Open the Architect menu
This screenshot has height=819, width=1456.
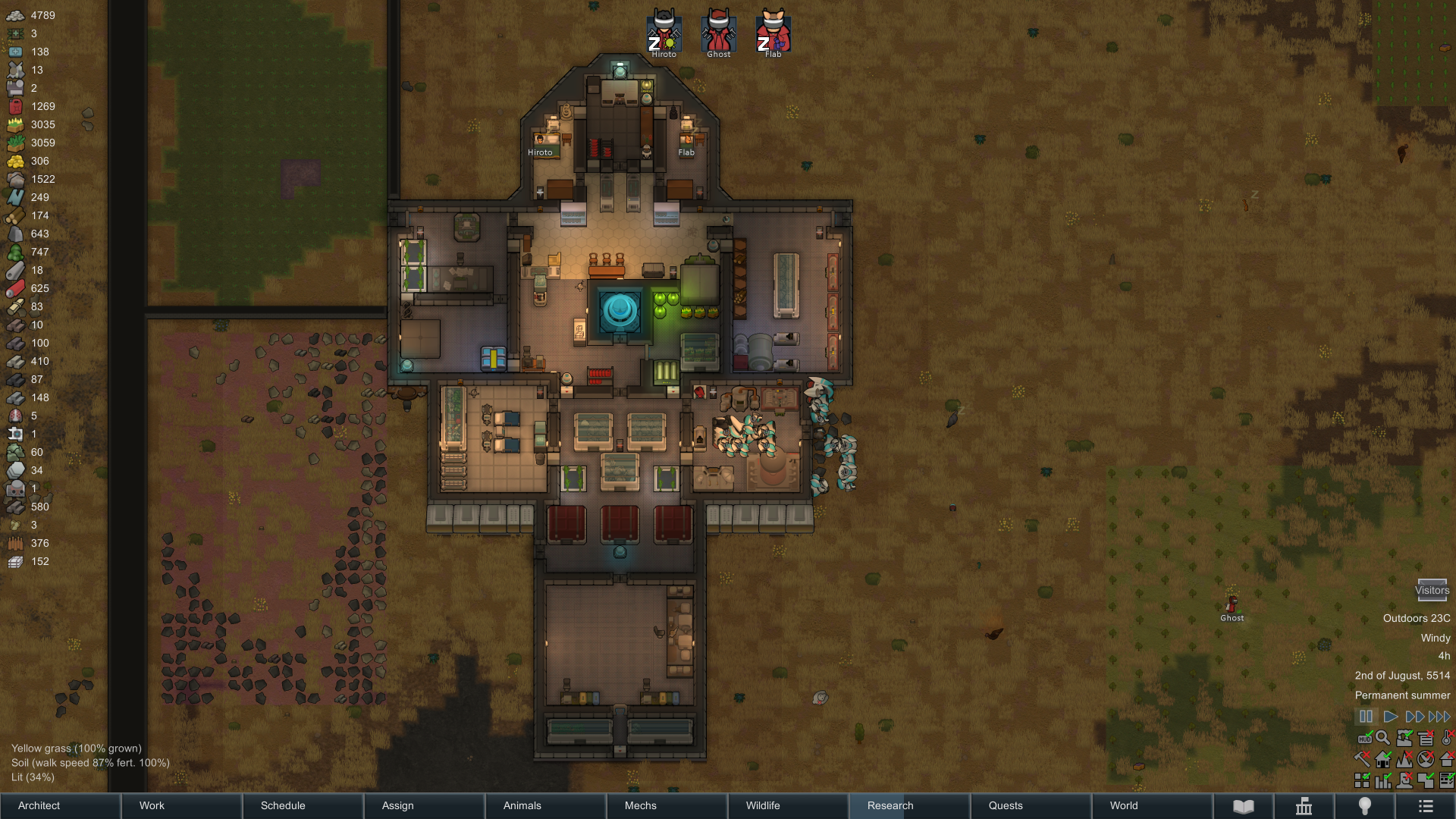coord(61,805)
